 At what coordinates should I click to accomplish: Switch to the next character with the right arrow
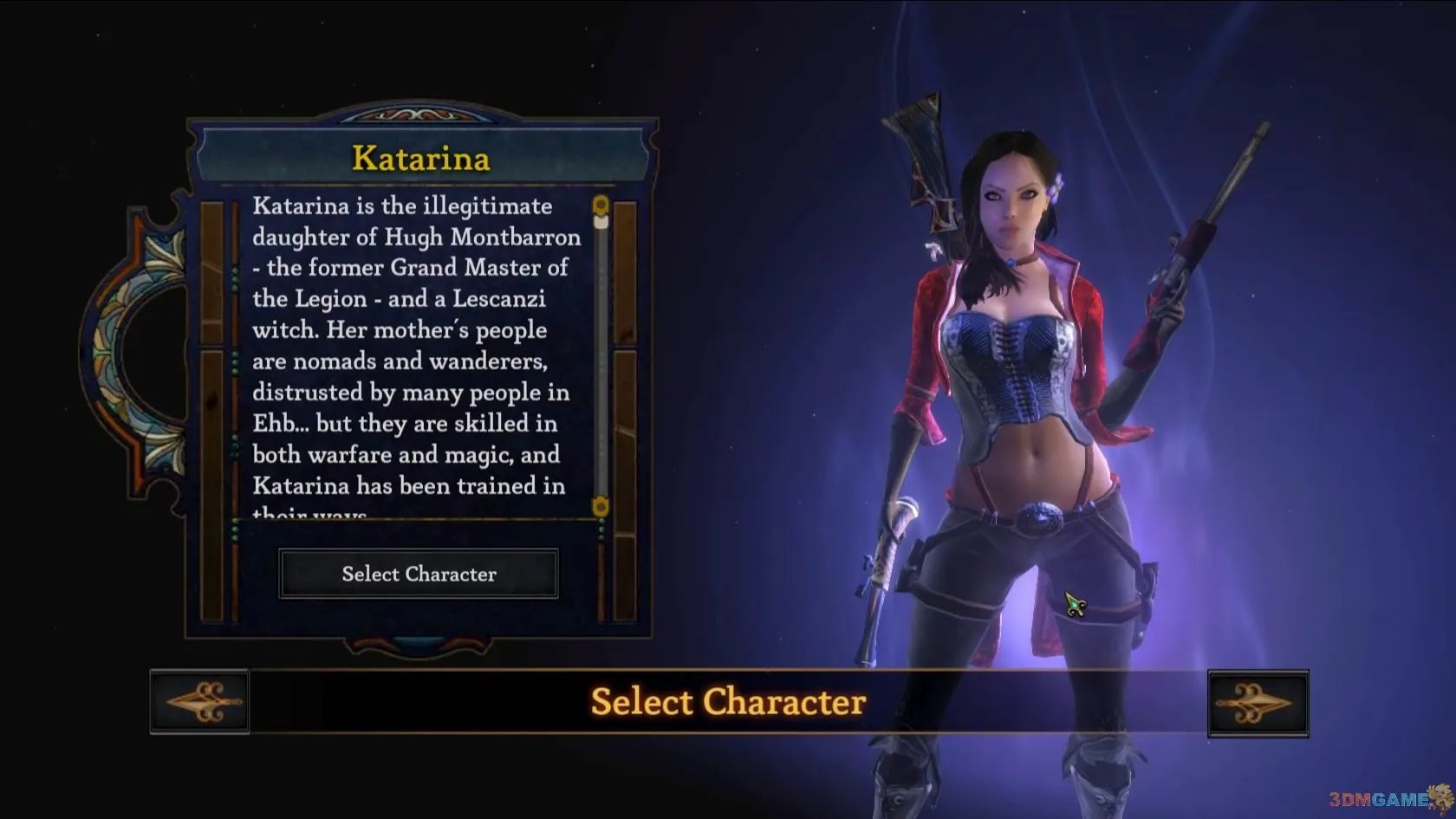click(x=1258, y=703)
